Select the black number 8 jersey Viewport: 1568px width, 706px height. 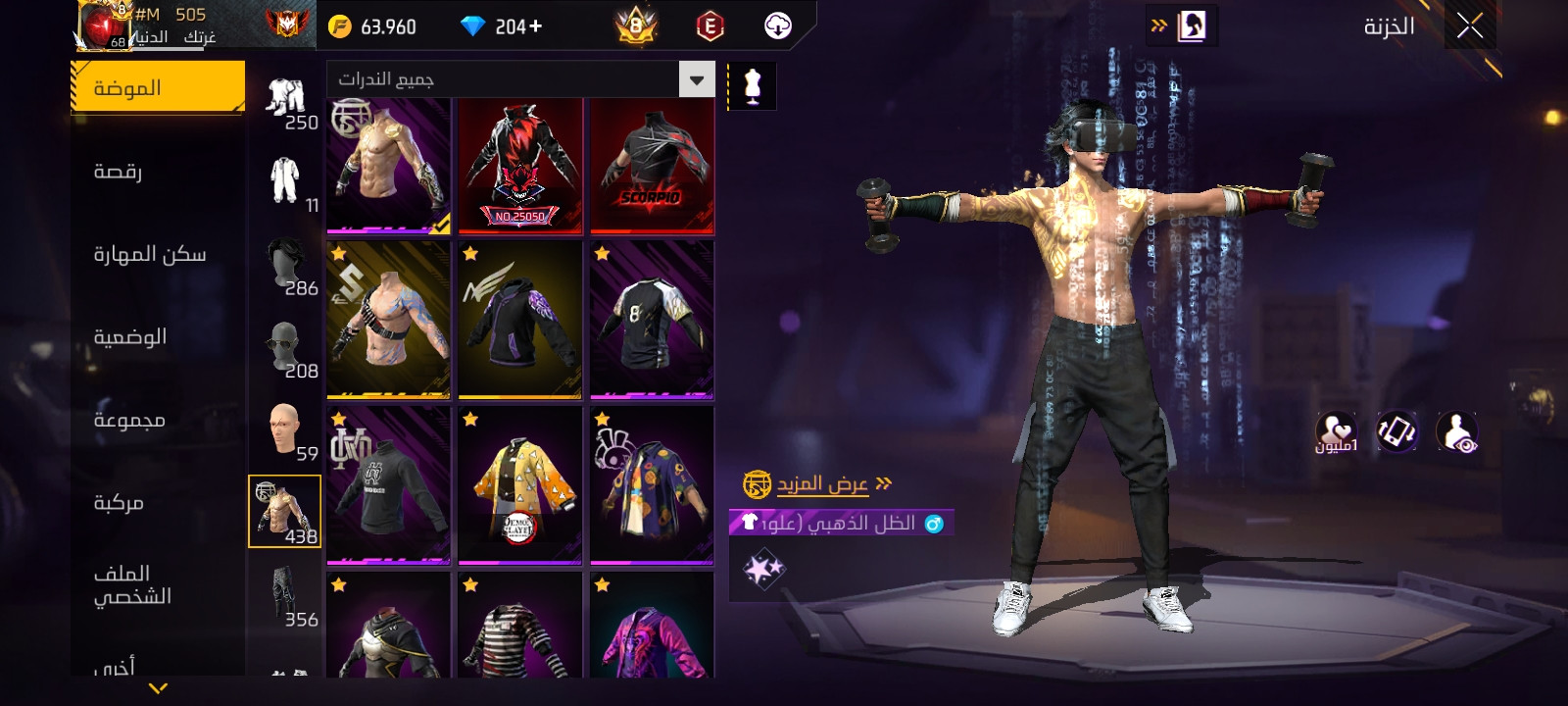[x=652, y=321]
